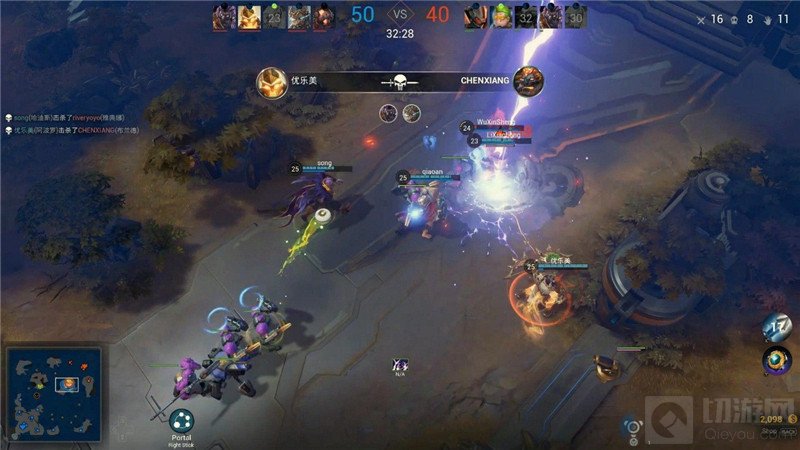
Task: Open the Shop button near gold
Action: (x=769, y=433)
